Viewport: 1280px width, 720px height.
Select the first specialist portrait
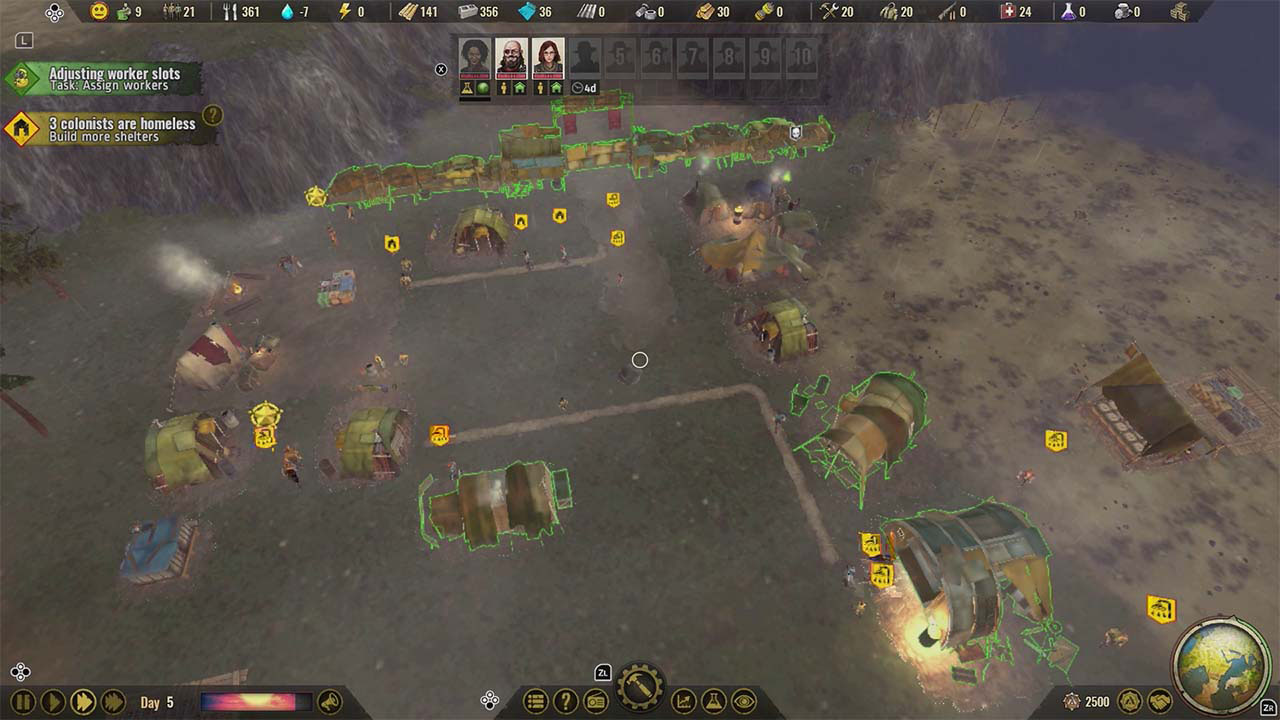[x=474, y=57]
